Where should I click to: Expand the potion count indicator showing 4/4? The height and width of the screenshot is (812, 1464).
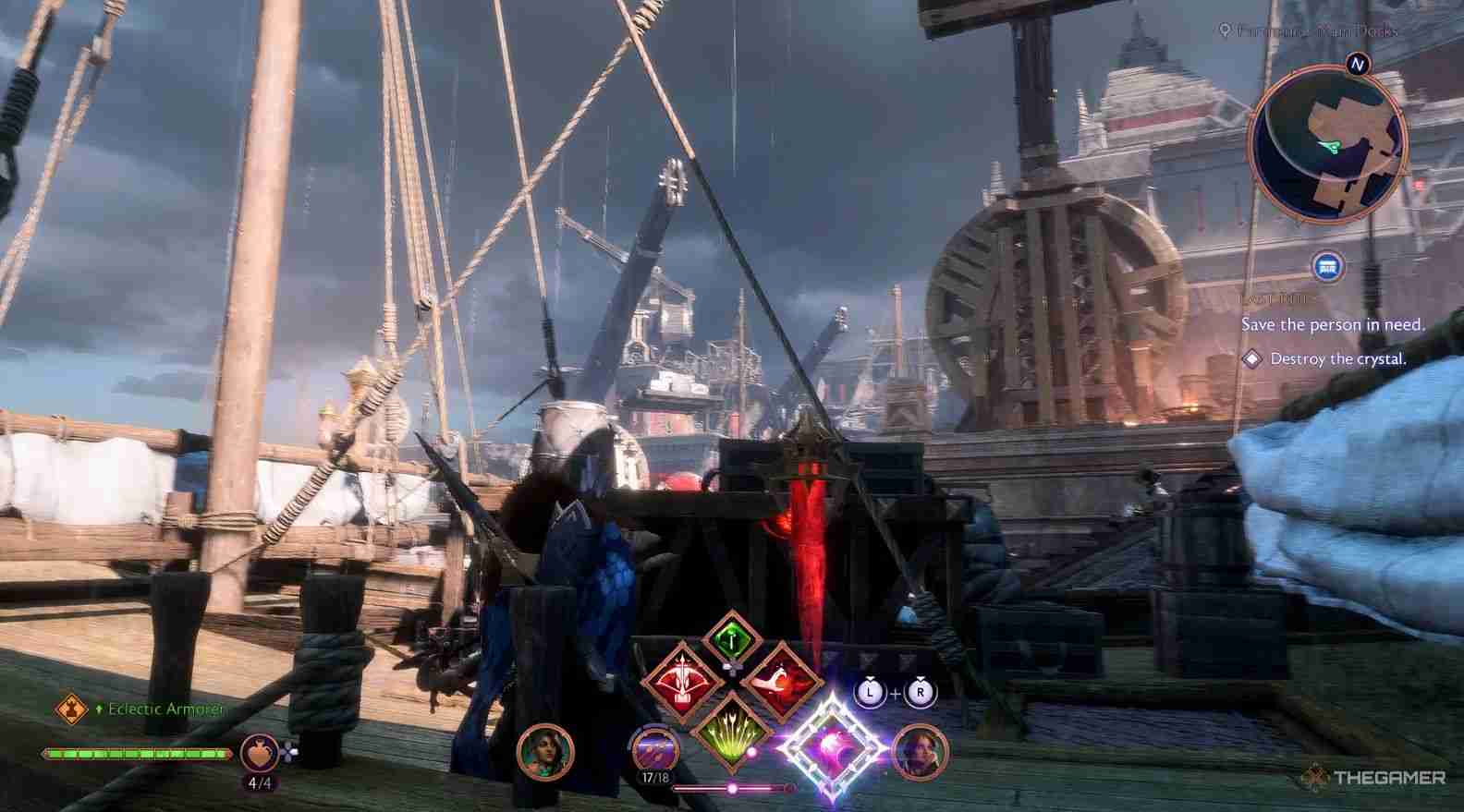259,781
